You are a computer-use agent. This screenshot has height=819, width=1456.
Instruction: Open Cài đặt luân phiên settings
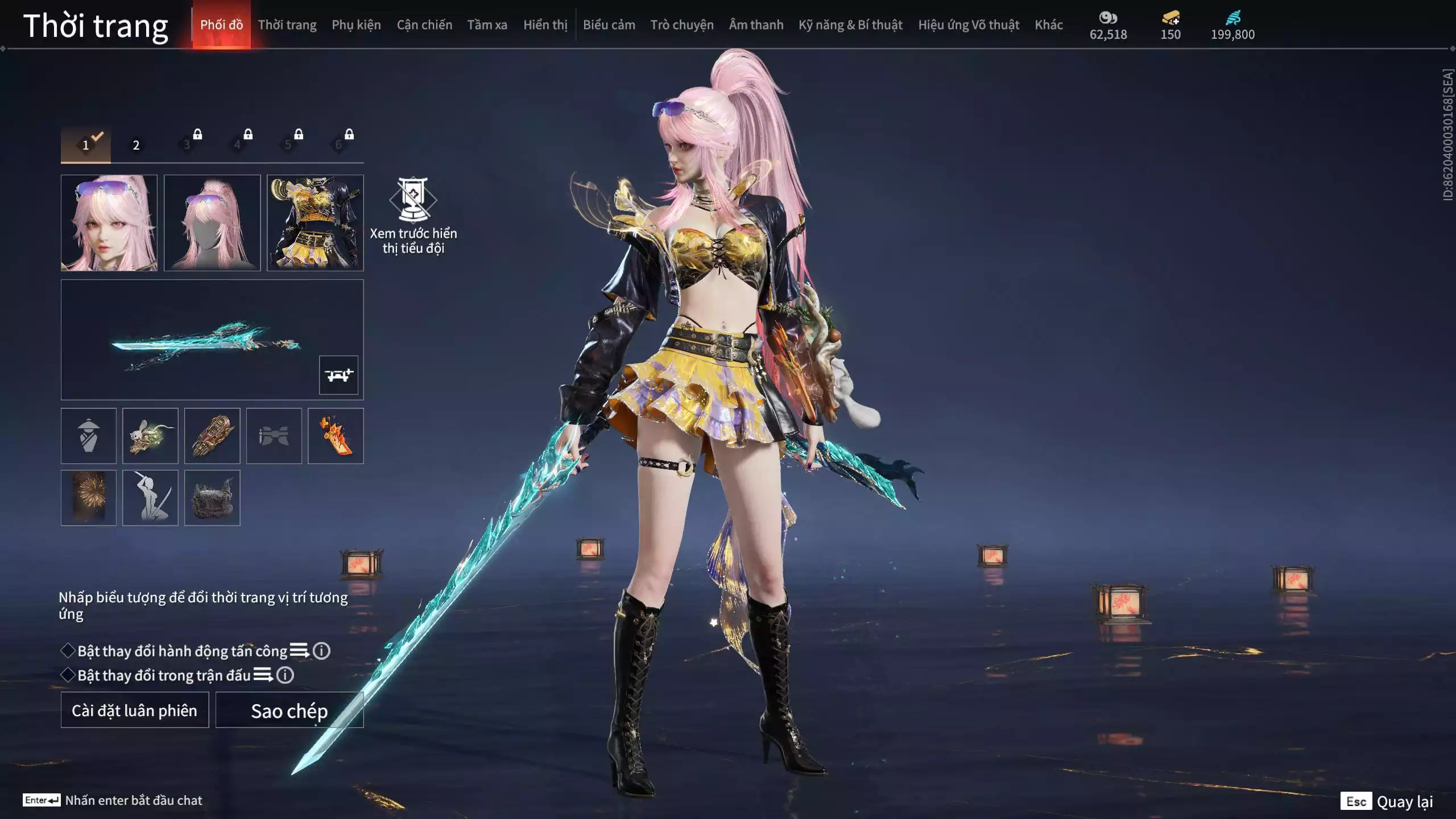tap(135, 710)
